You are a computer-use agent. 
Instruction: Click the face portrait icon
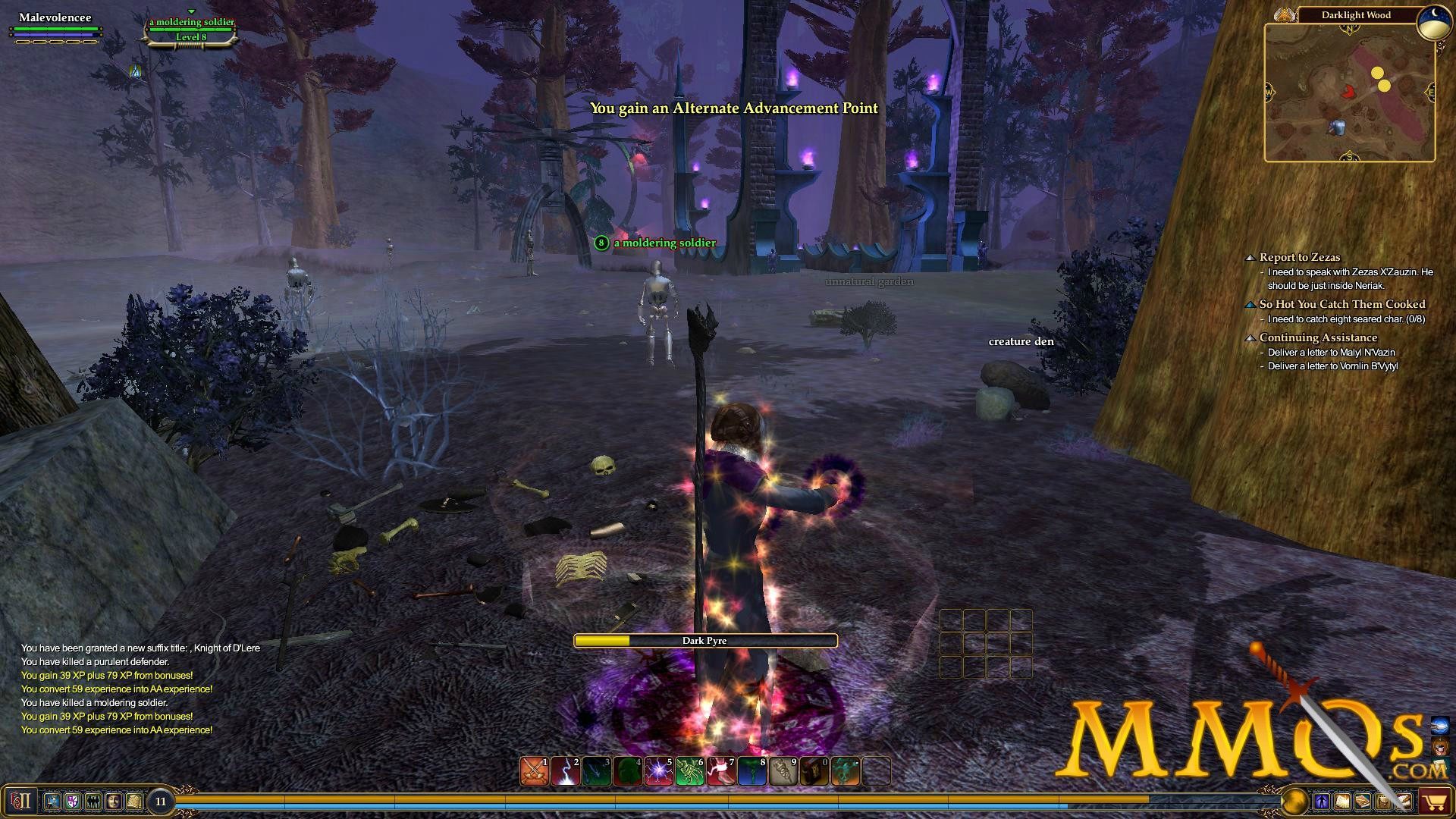point(114,801)
